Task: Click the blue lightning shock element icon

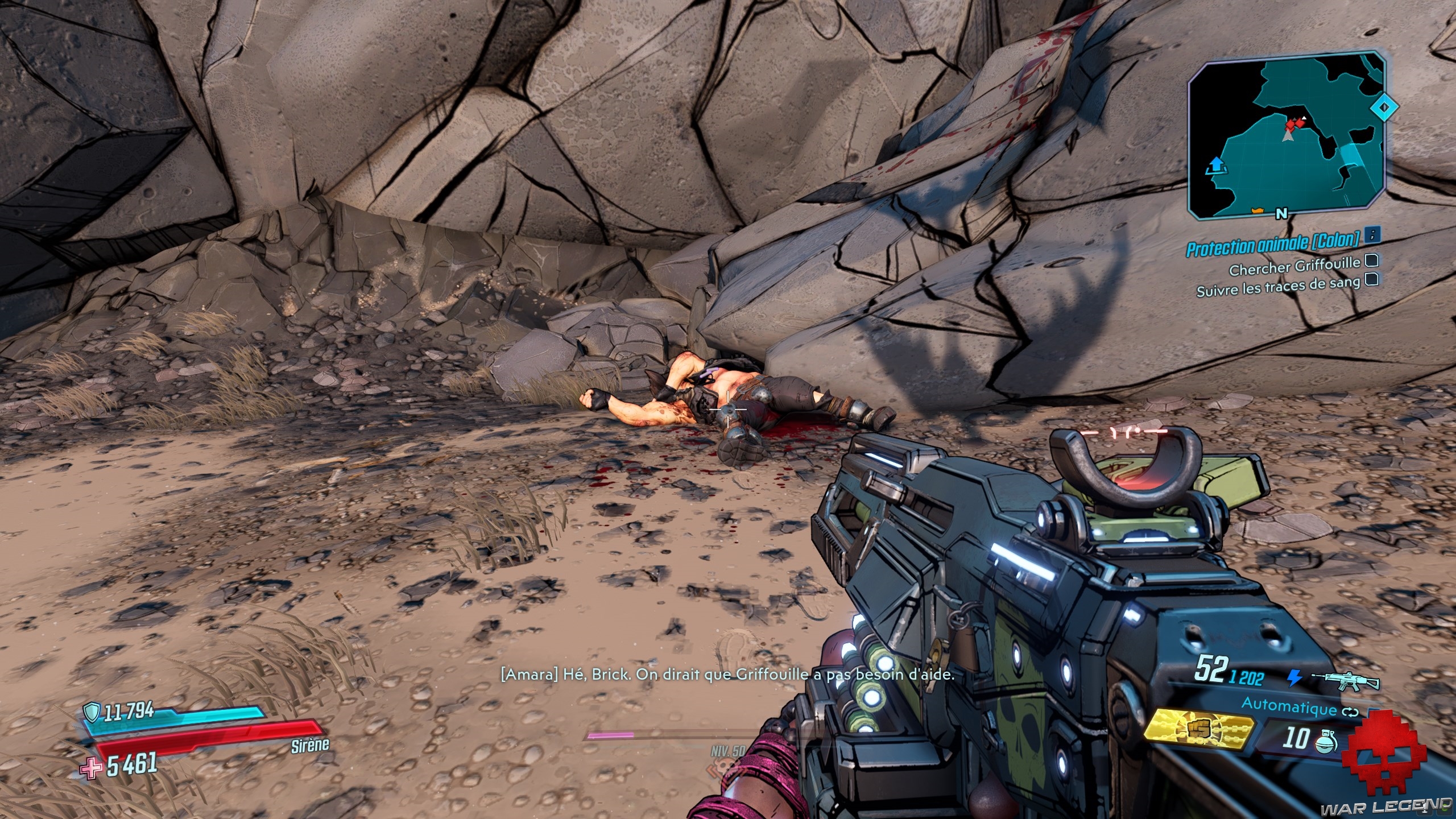Action: pyautogui.click(x=1294, y=678)
